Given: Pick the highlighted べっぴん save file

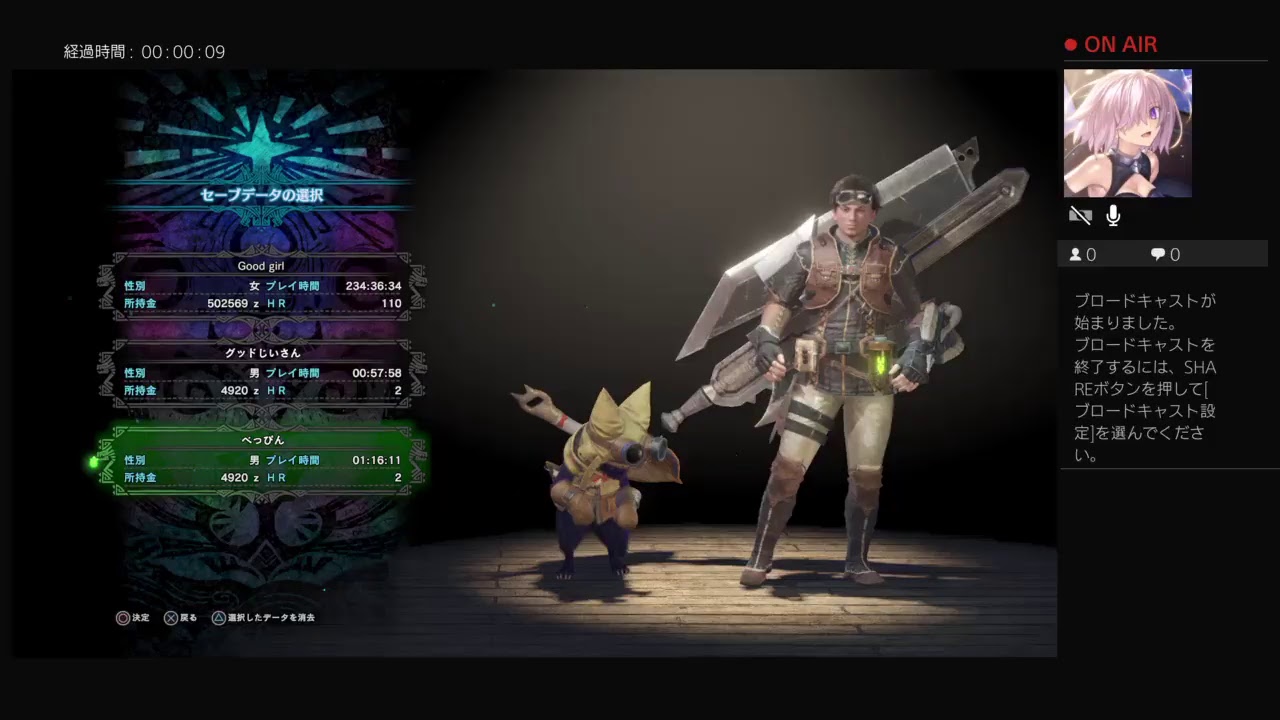Looking at the screenshot, I should pyautogui.click(x=262, y=460).
